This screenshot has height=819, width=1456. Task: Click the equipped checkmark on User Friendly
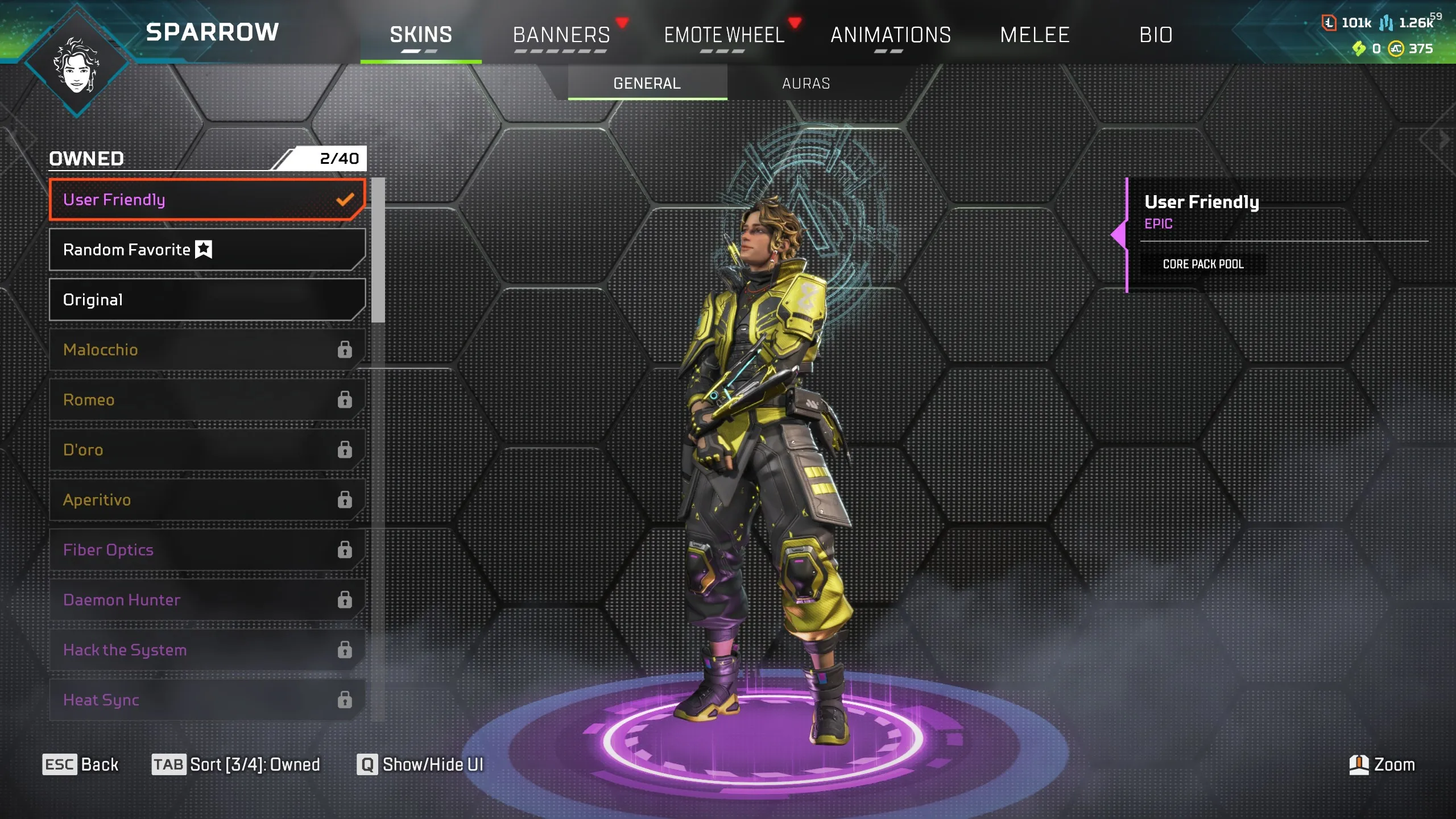[344, 199]
